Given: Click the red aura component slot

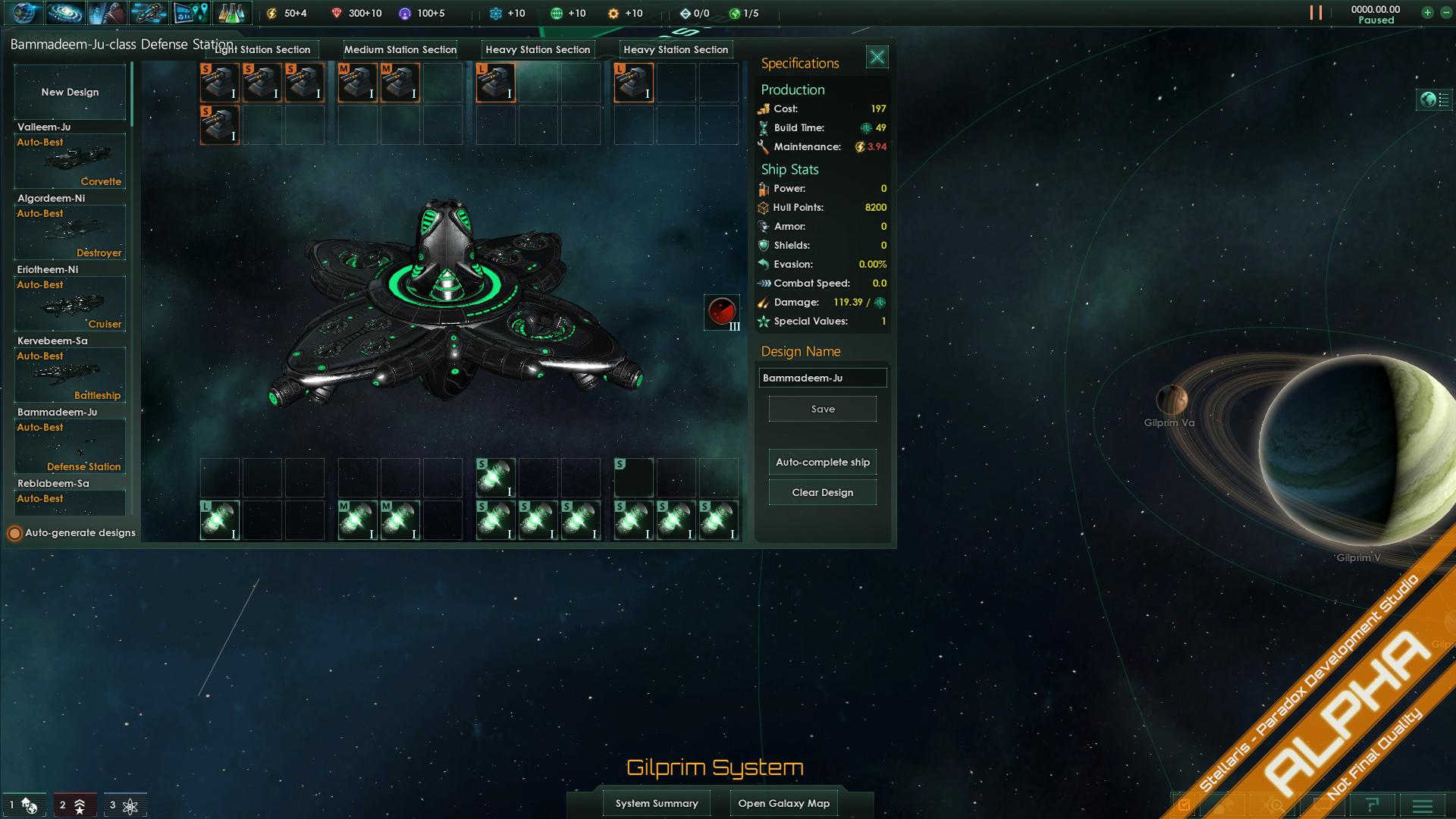Looking at the screenshot, I should coord(722,312).
